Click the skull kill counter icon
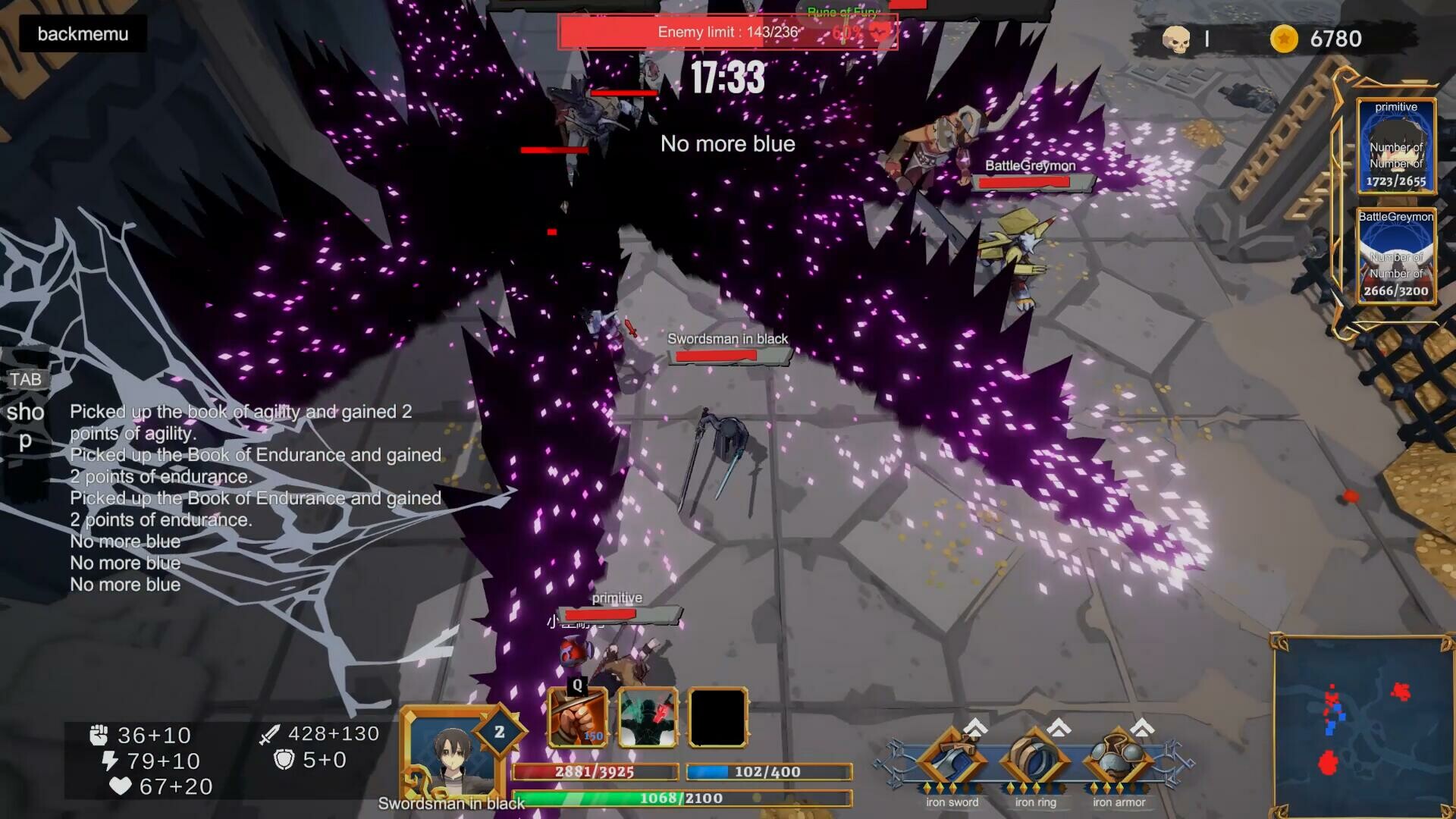The image size is (1456, 819). [1178, 39]
